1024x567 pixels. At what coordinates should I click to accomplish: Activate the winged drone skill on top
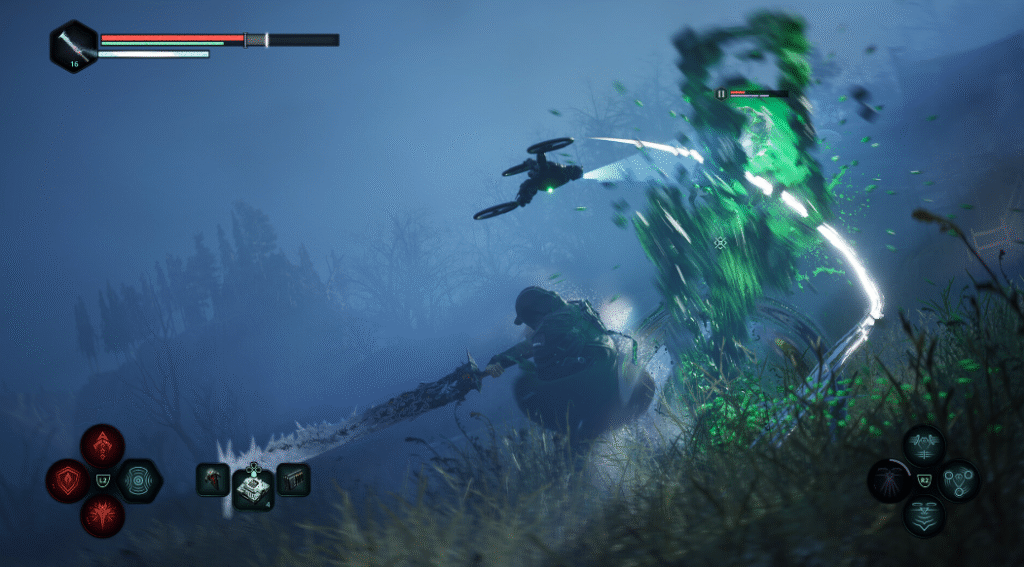pos(923,445)
